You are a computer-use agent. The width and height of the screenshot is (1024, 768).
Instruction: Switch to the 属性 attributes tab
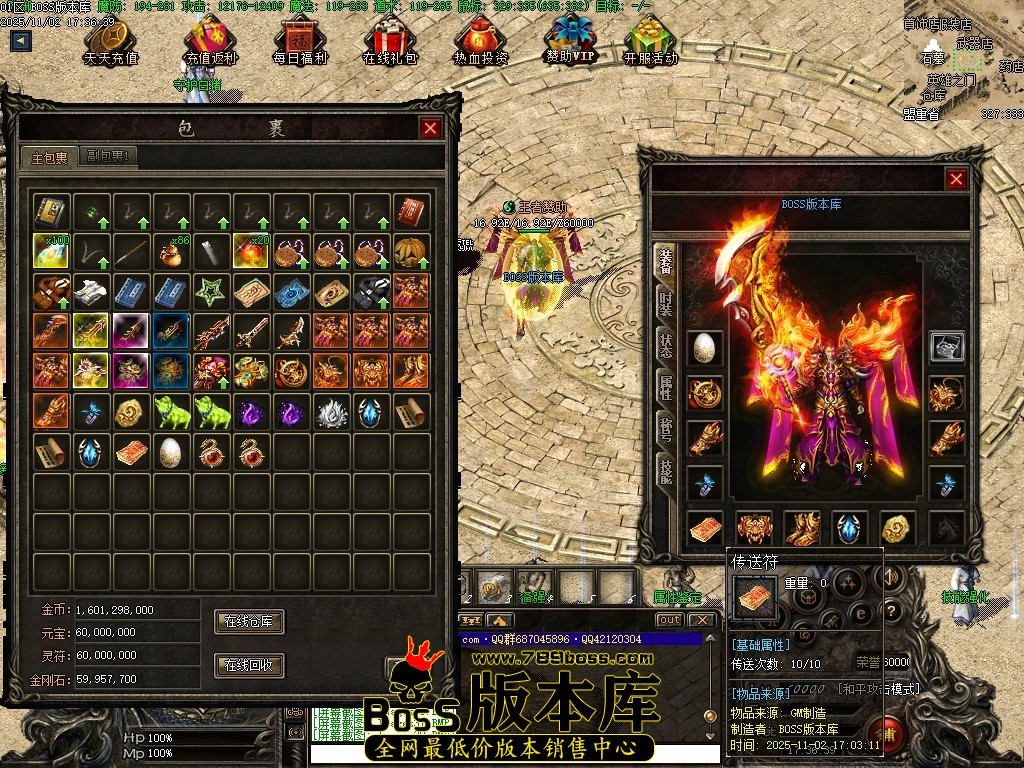coord(665,387)
